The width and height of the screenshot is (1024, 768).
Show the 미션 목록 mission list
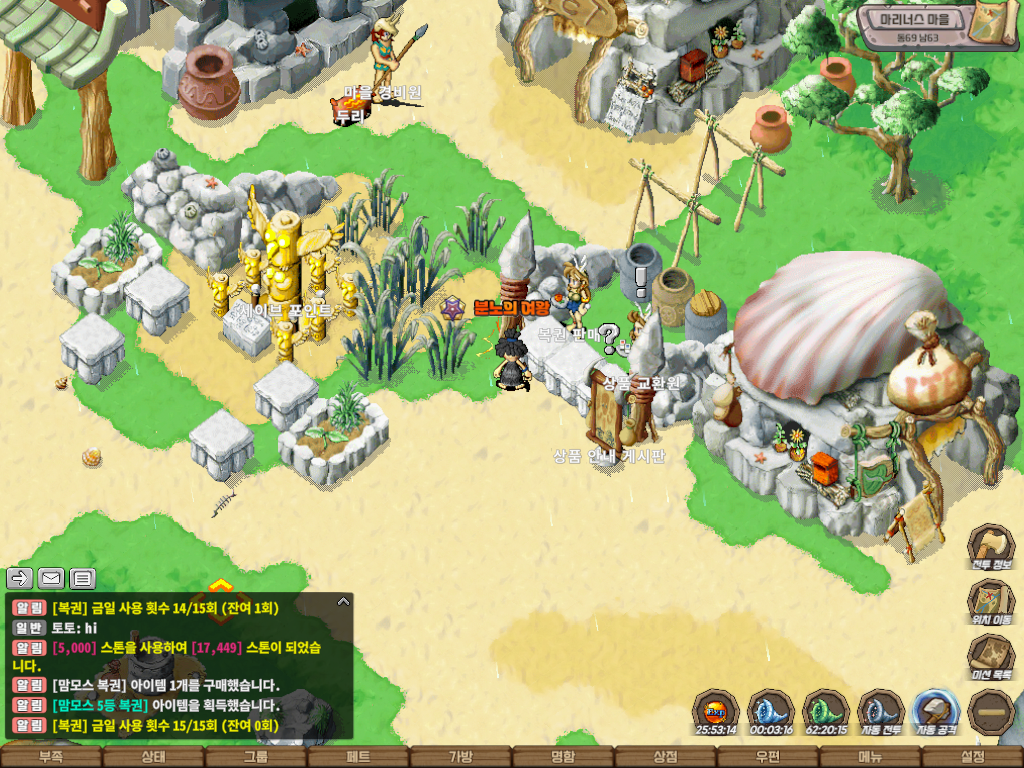(991, 659)
